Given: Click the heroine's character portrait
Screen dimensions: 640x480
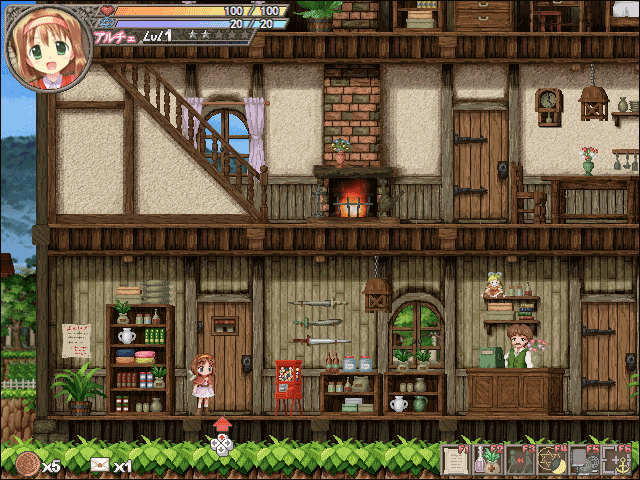Looking at the screenshot, I should click(x=48, y=48).
